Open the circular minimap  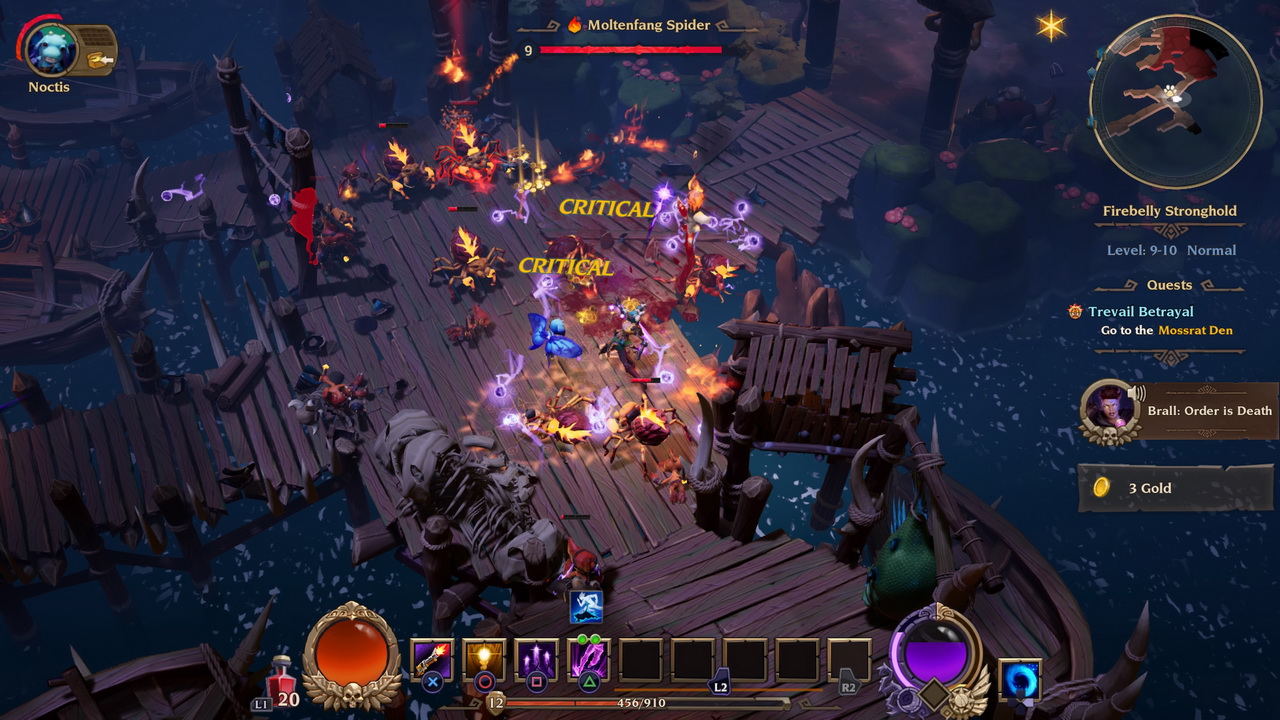[x=1175, y=101]
